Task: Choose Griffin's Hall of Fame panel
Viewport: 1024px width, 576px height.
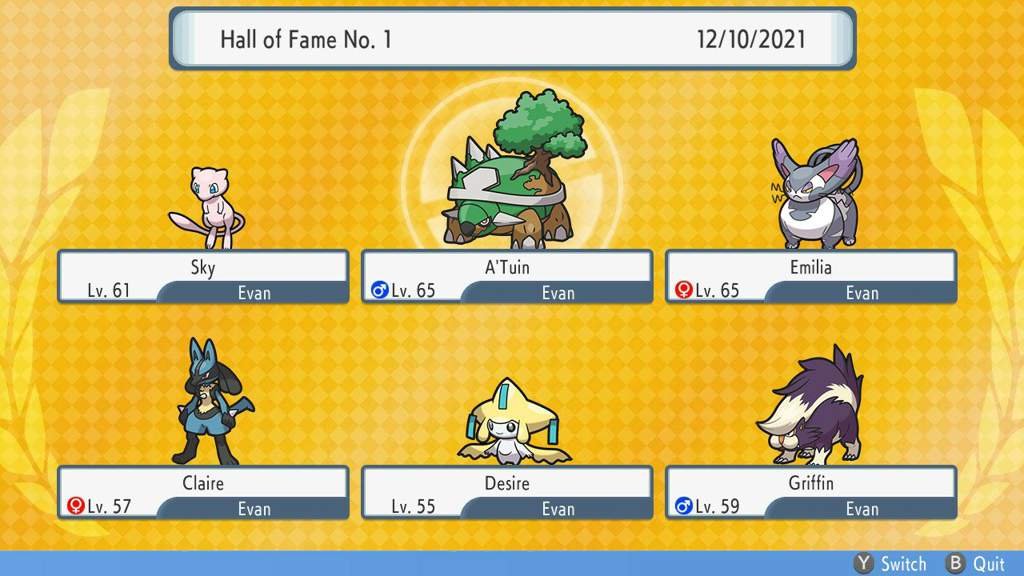Action: pos(811,493)
